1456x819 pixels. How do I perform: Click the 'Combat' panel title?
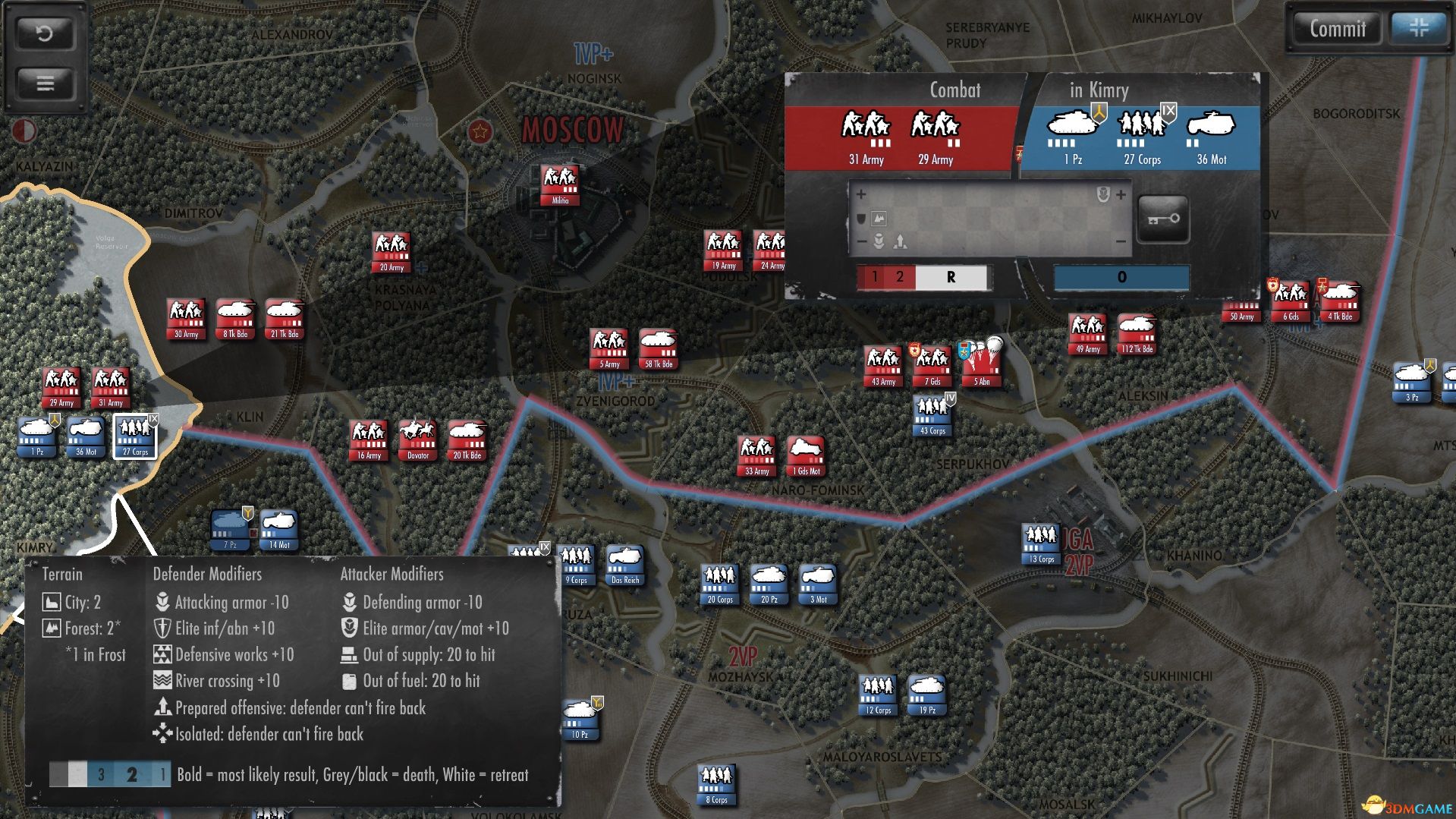(x=954, y=90)
